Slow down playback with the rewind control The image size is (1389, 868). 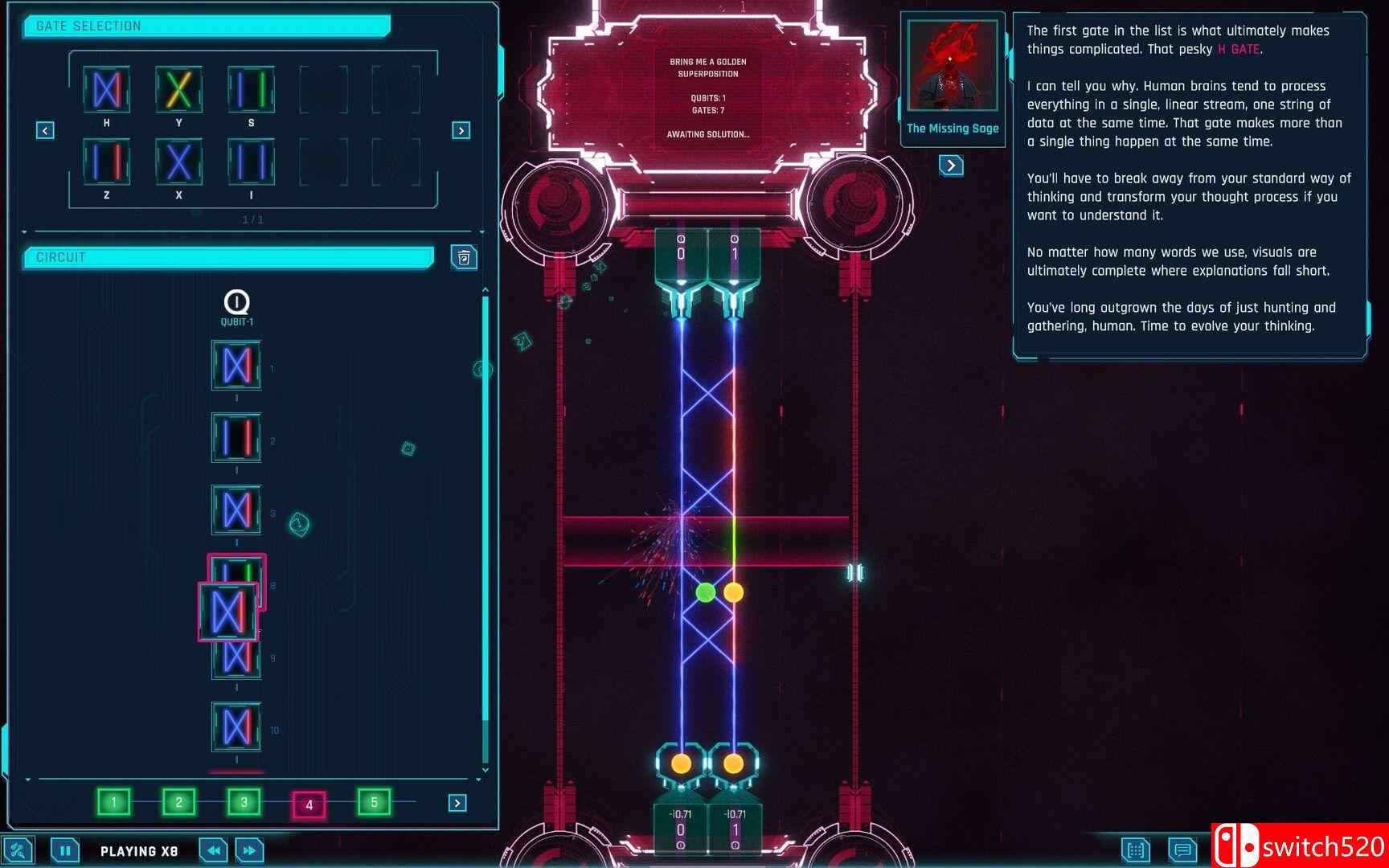(212, 850)
